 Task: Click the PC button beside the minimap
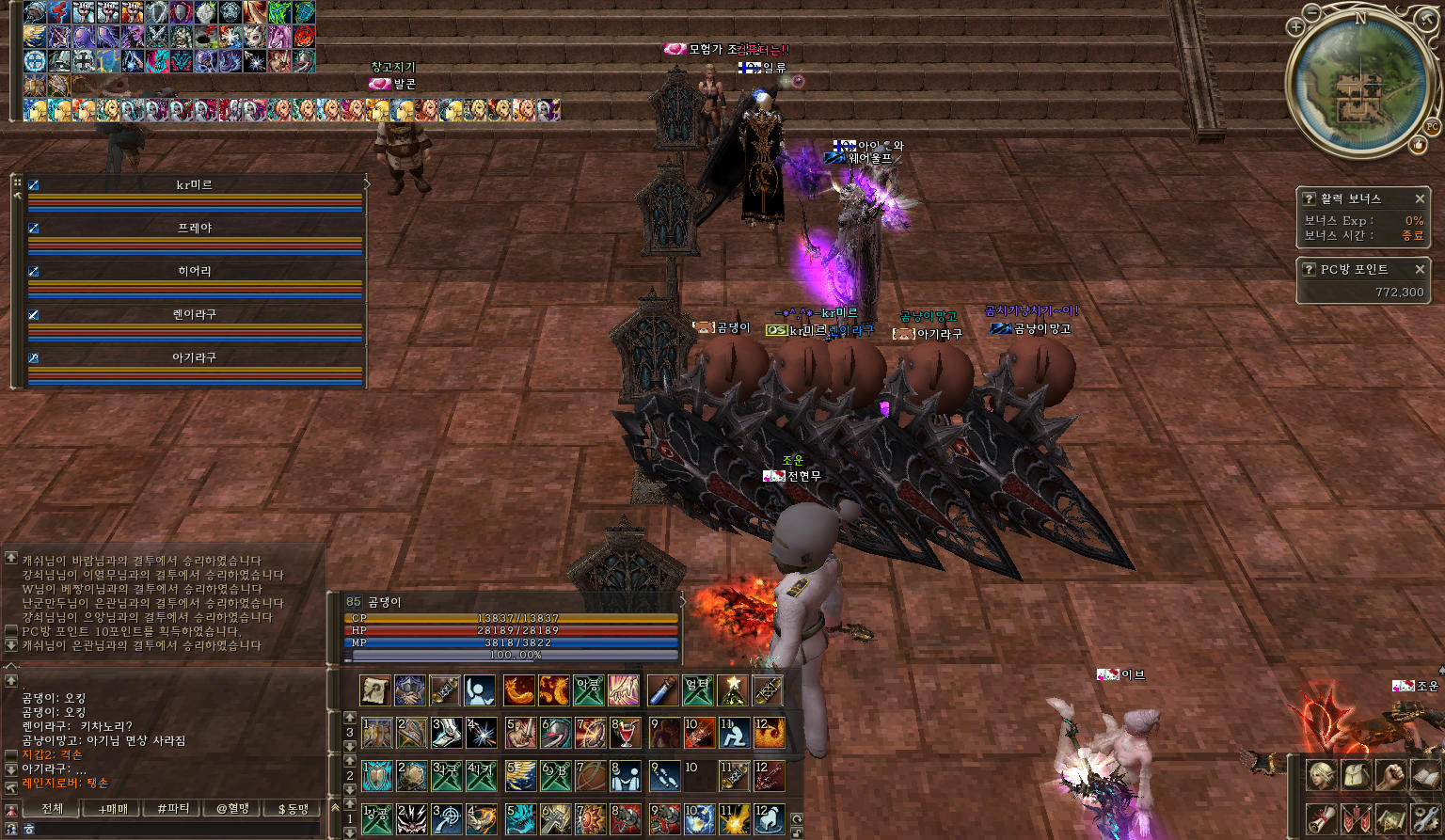click(1432, 126)
